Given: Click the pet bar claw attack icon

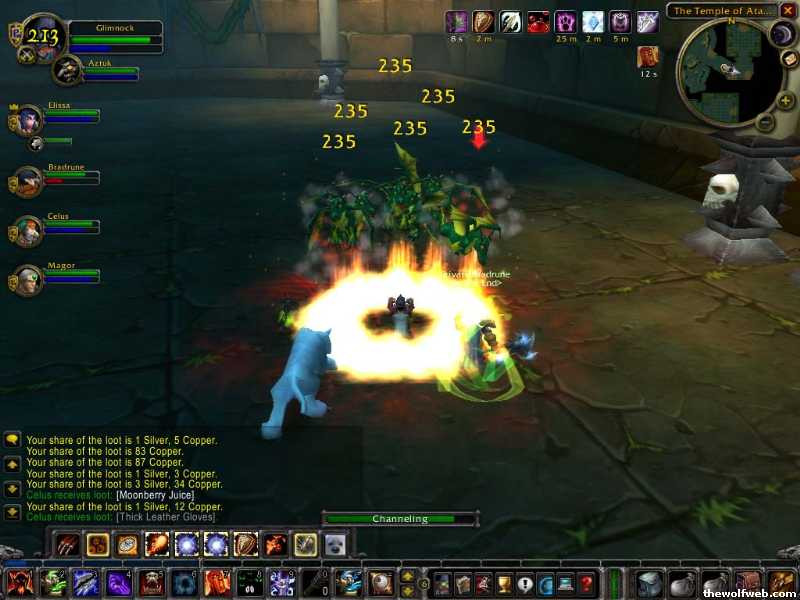Looking at the screenshot, I should tap(67, 544).
